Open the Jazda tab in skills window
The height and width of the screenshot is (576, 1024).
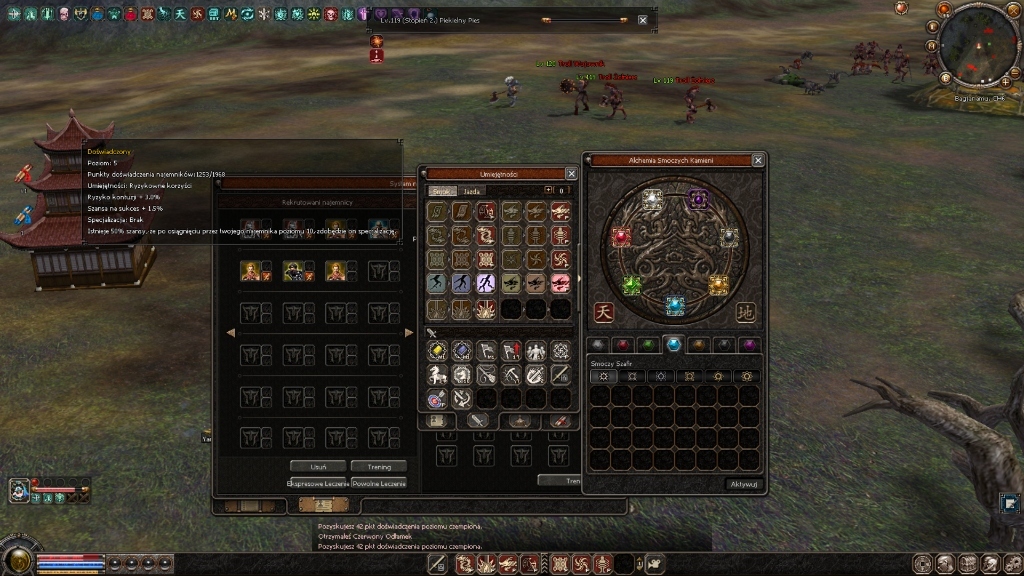(473, 190)
